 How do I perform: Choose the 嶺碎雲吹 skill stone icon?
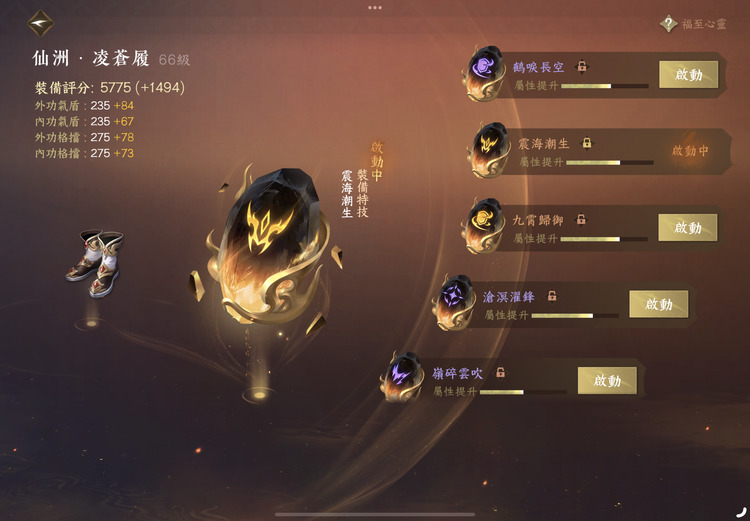404,378
